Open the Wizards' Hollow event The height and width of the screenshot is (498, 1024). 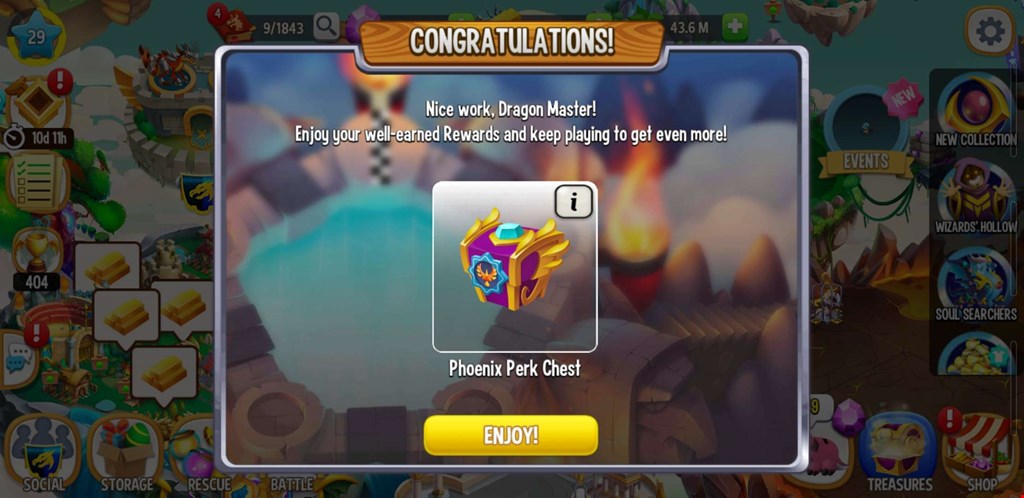point(974,196)
